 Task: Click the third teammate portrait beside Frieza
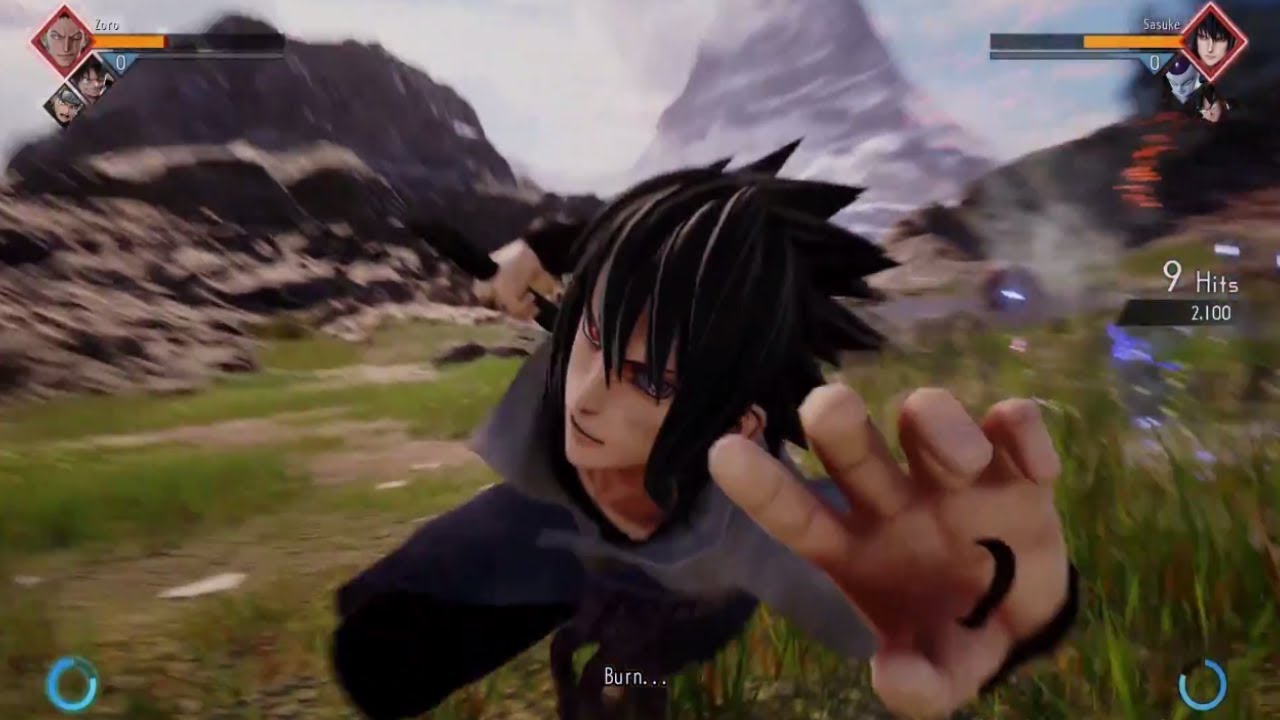(1211, 105)
